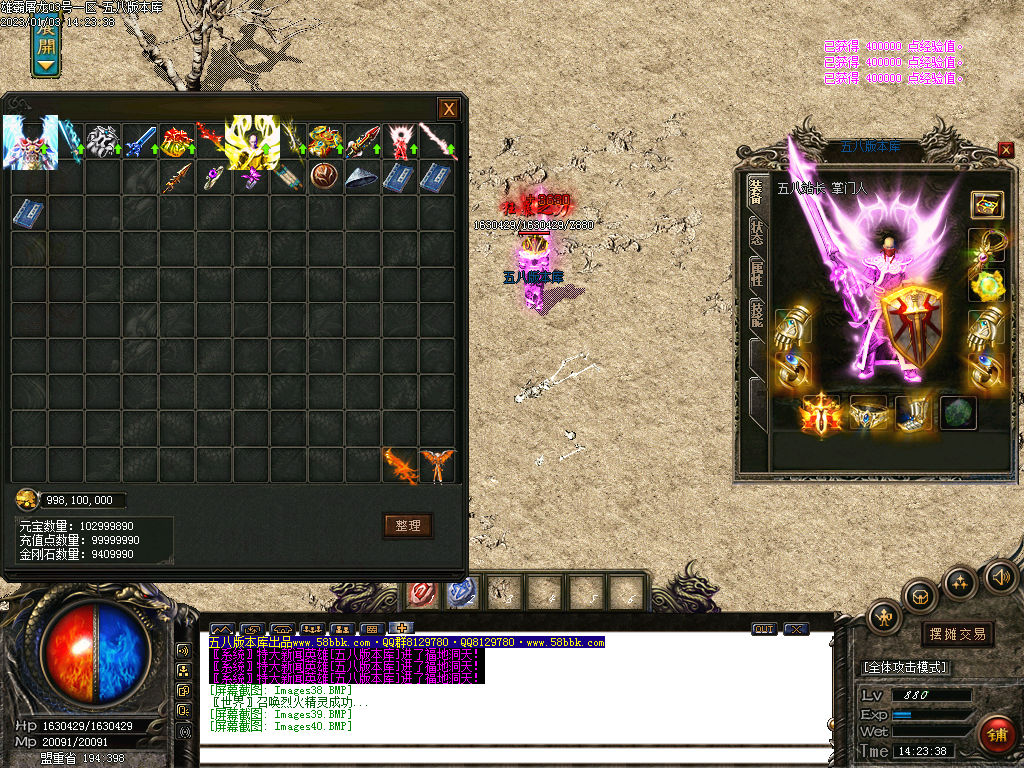Click the round red 铺 shop button
Viewport: 1024px width, 768px height.
(x=995, y=735)
